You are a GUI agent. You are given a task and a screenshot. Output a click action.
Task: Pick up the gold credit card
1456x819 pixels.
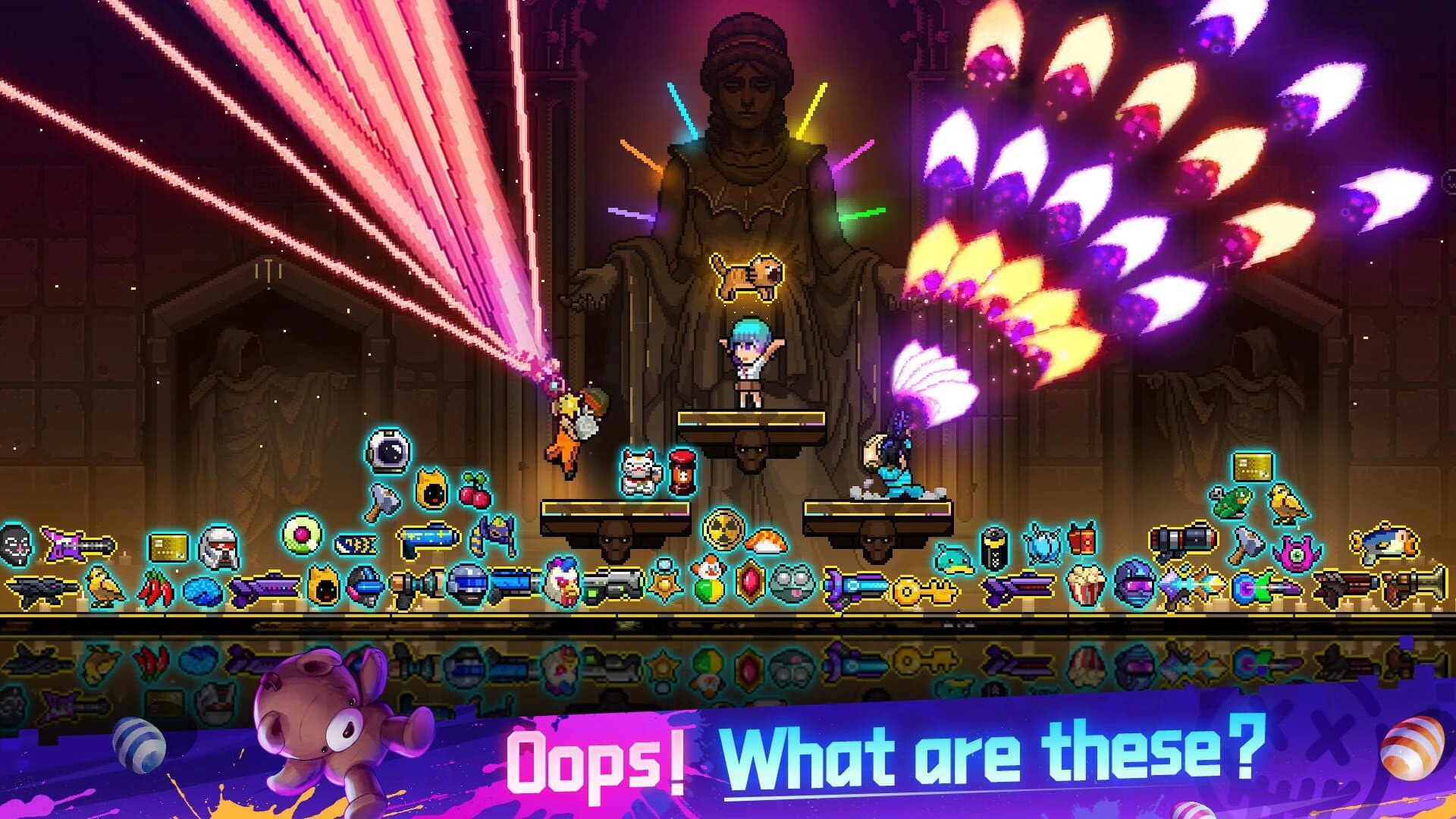tap(167, 546)
